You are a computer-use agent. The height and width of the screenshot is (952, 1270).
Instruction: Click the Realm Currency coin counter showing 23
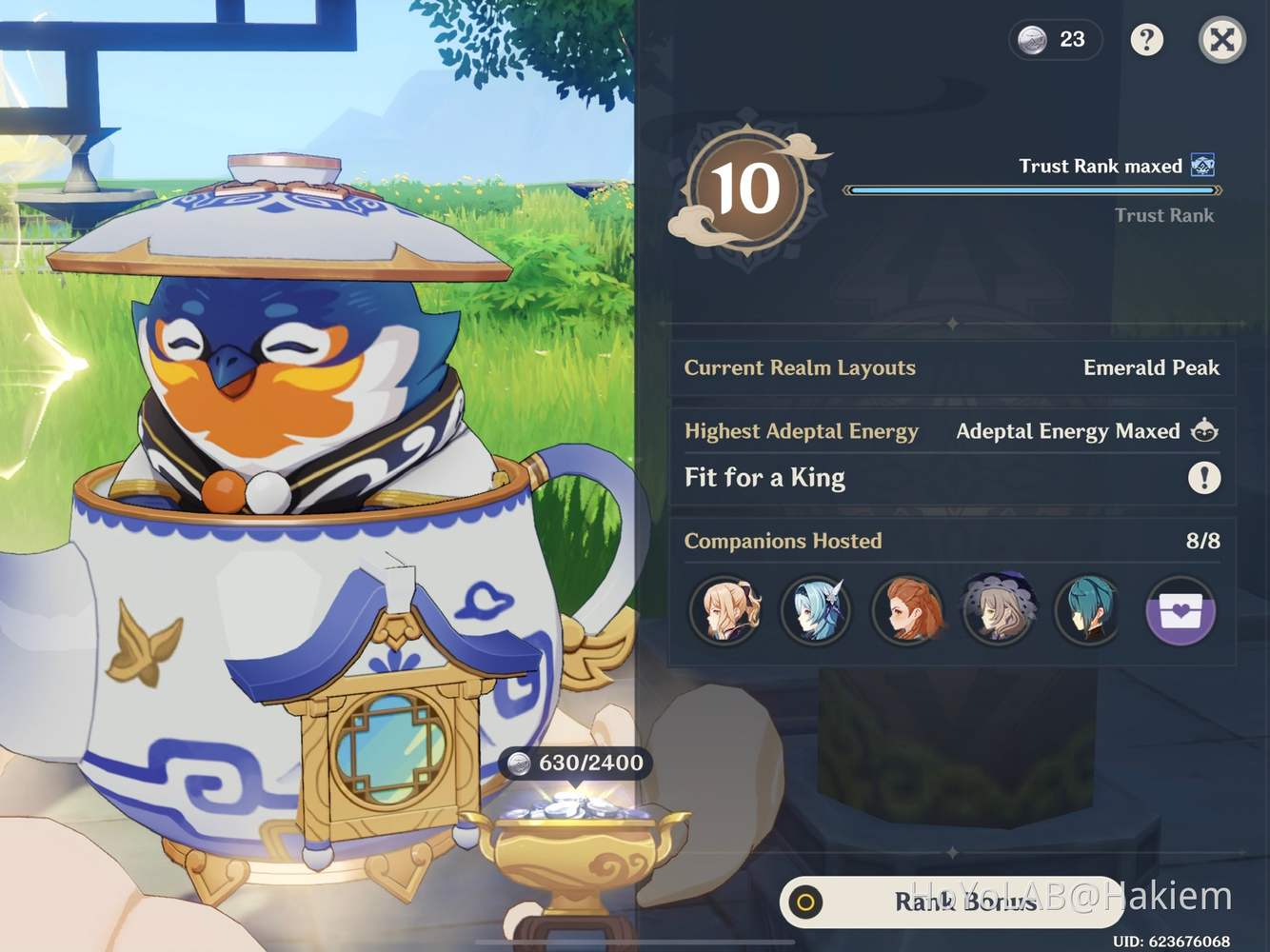click(1055, 40)
